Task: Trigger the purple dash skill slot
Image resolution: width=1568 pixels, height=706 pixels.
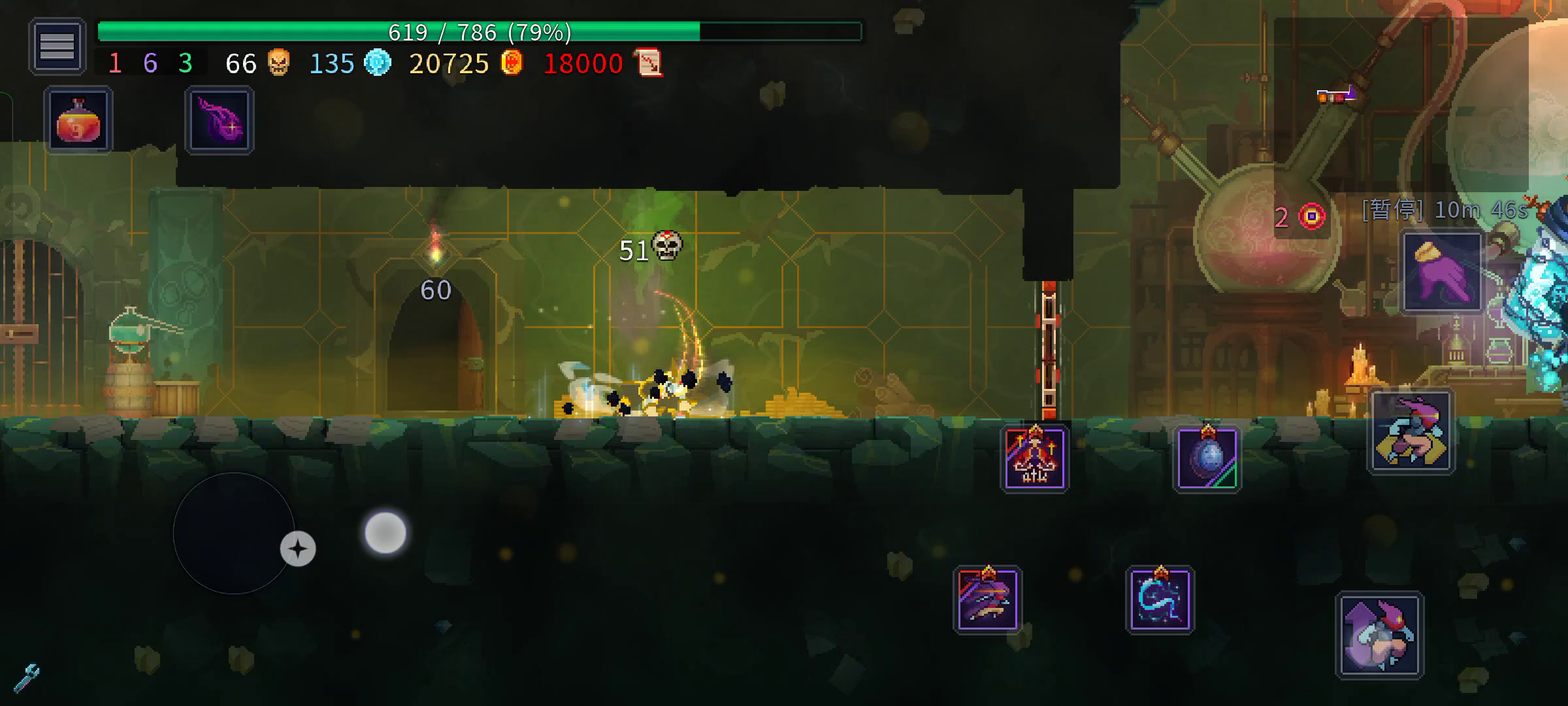Action: [987, 599]
